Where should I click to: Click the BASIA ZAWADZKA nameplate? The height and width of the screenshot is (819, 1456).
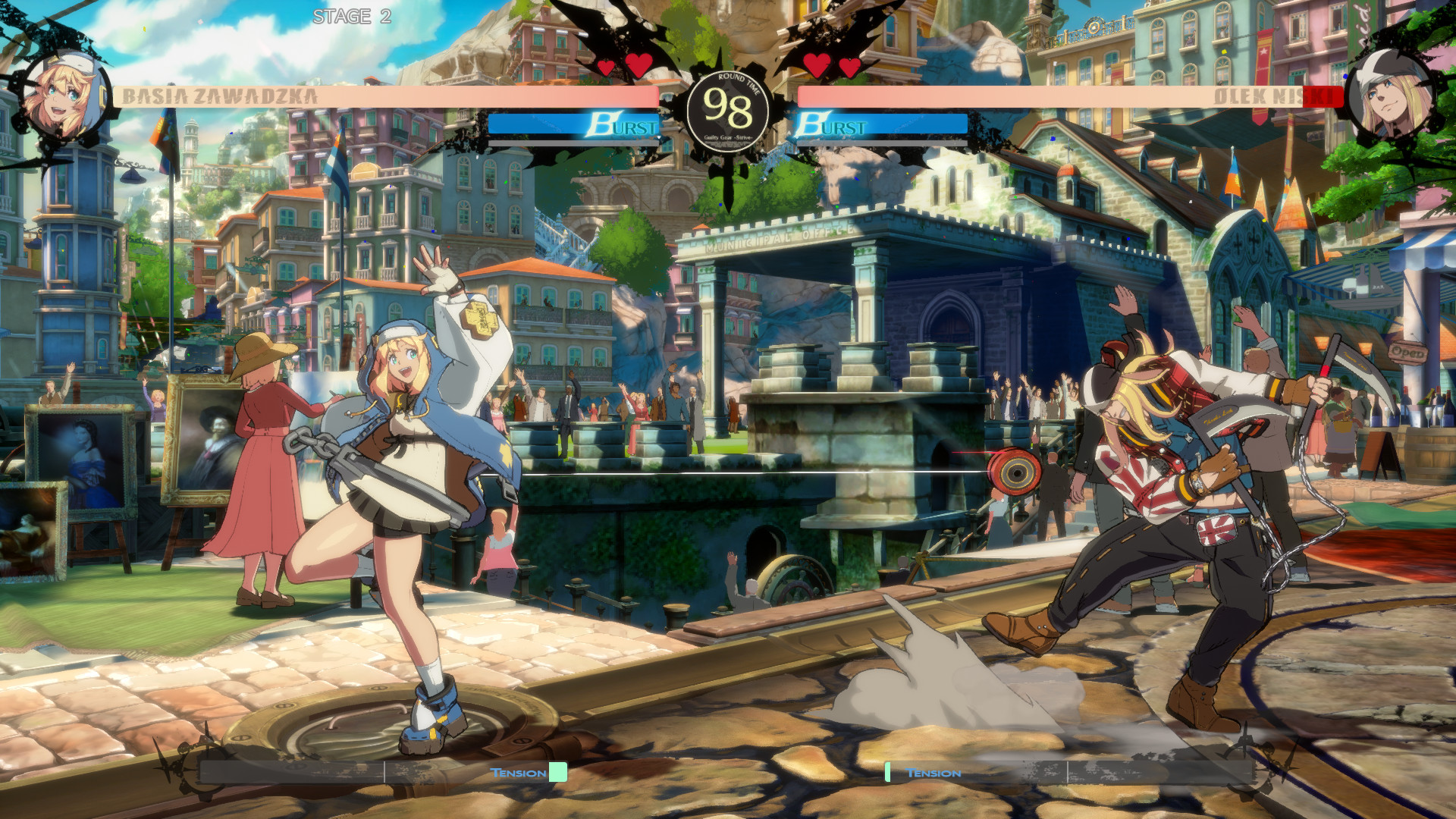point(221,96)
